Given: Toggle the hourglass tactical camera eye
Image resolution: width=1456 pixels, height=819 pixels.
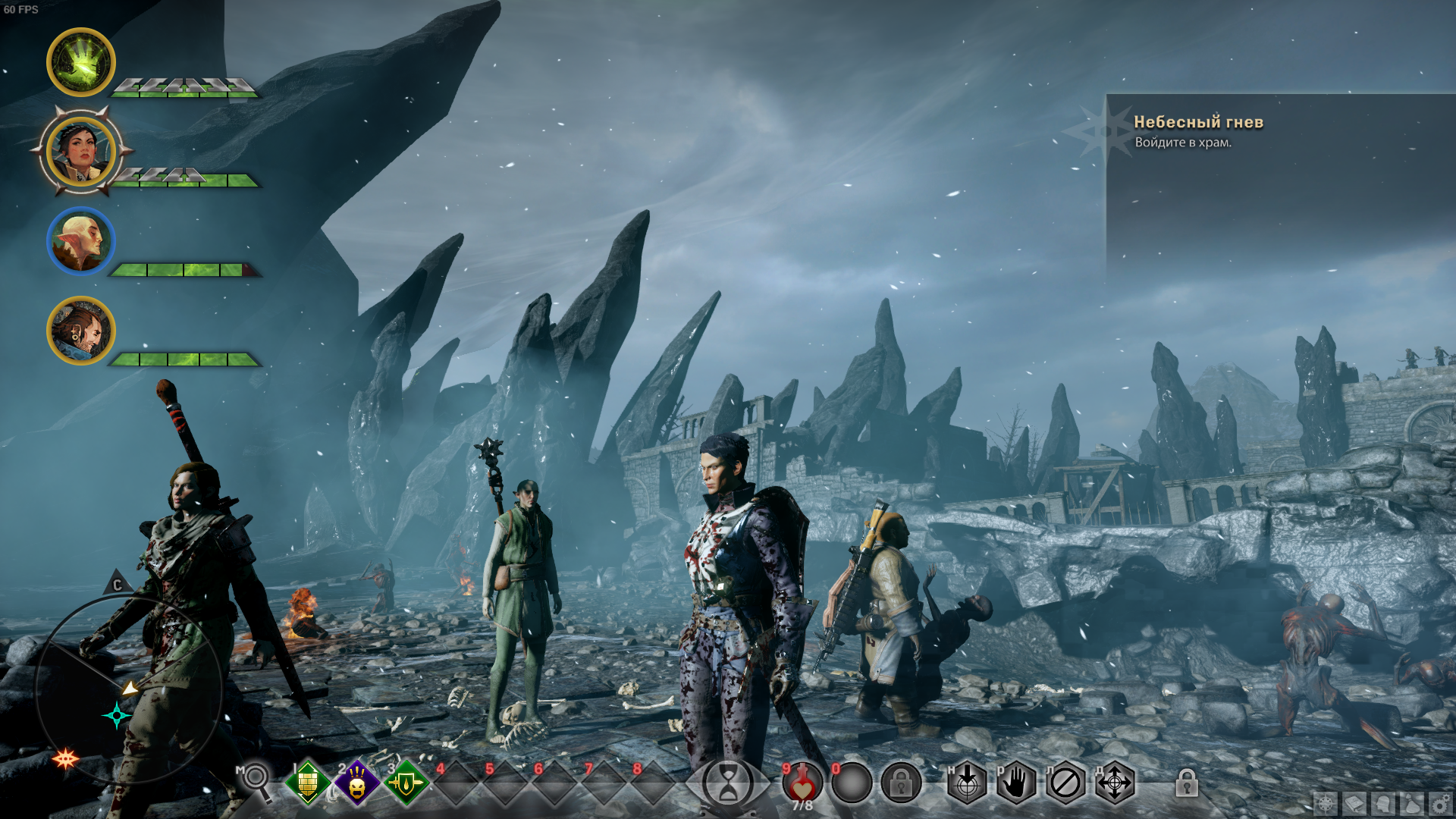Looking at the screenshot, I should (x=727, y=783).
